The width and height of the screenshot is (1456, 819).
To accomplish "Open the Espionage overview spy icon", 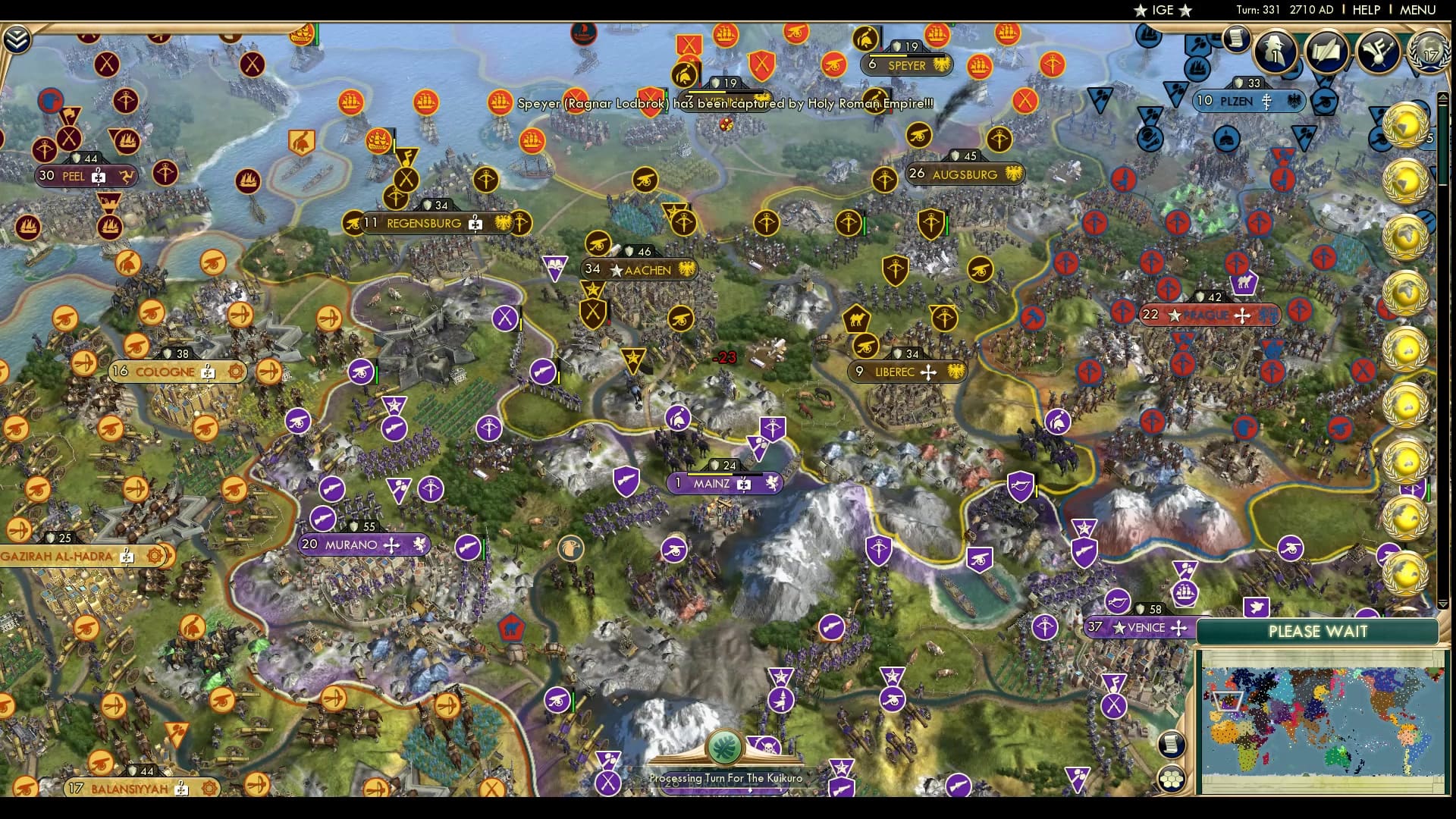I will tap(1276, 53).
